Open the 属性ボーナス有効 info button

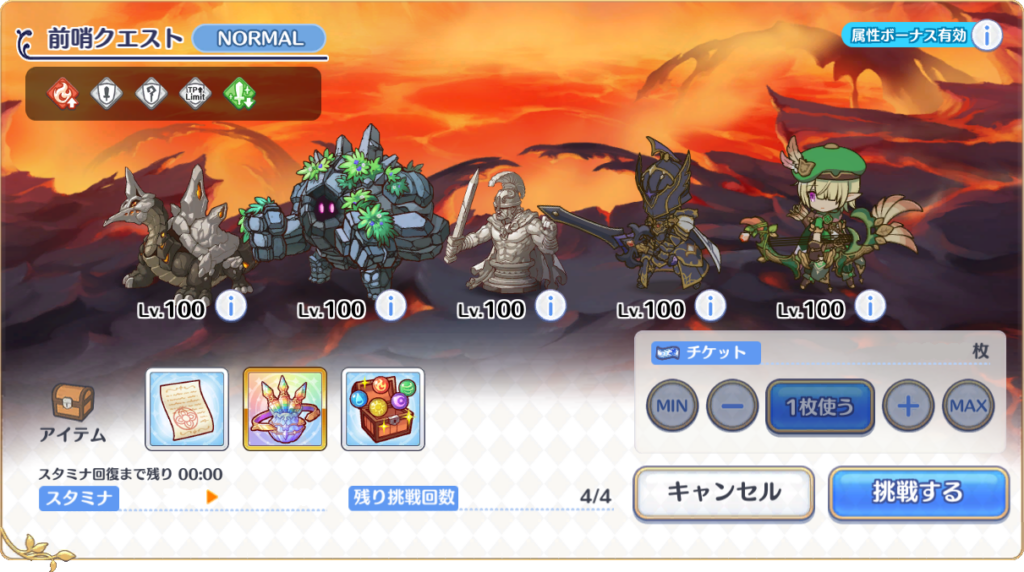tap(986, 35)
